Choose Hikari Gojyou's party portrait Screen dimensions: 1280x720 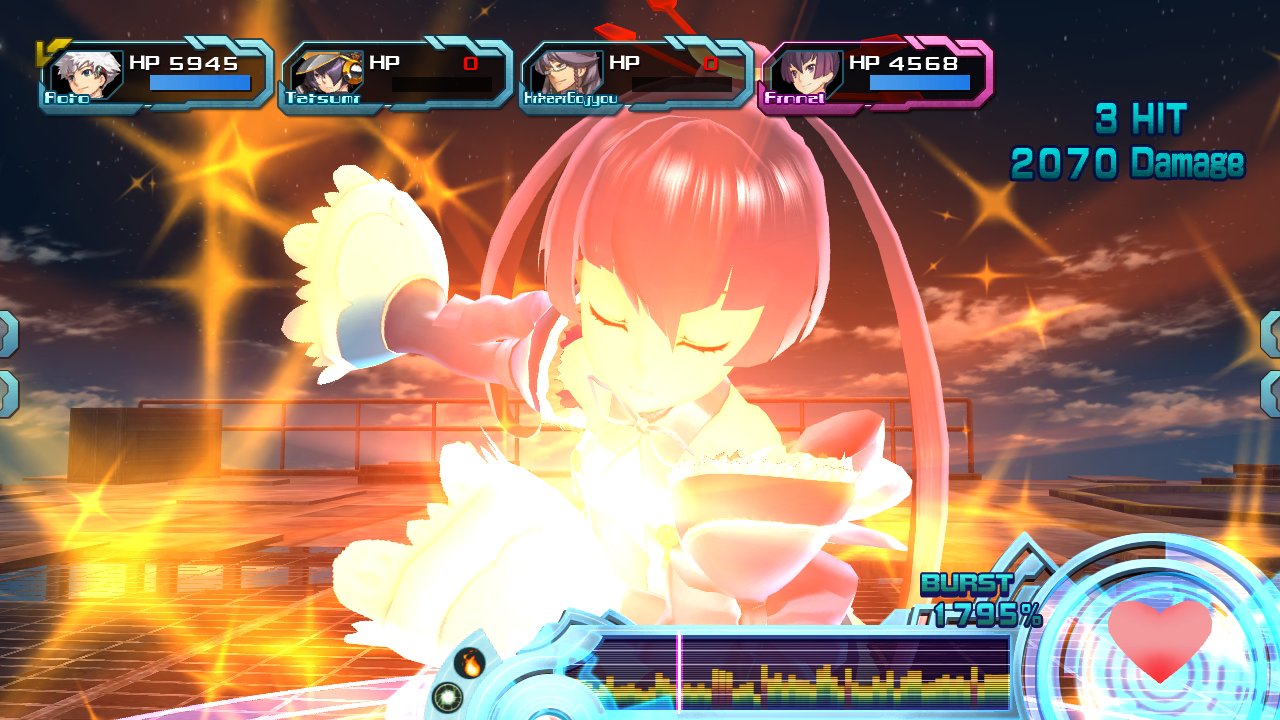click(562, 72)
